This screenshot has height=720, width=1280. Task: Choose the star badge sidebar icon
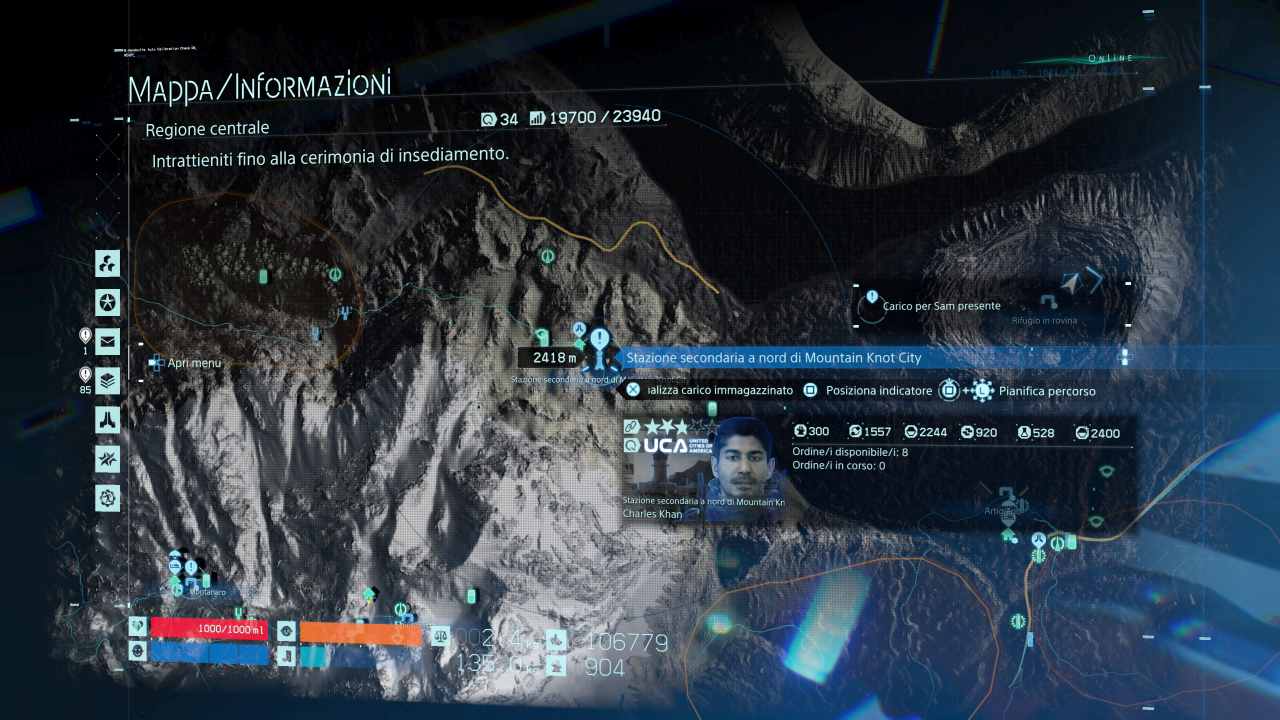pos(108,302)
